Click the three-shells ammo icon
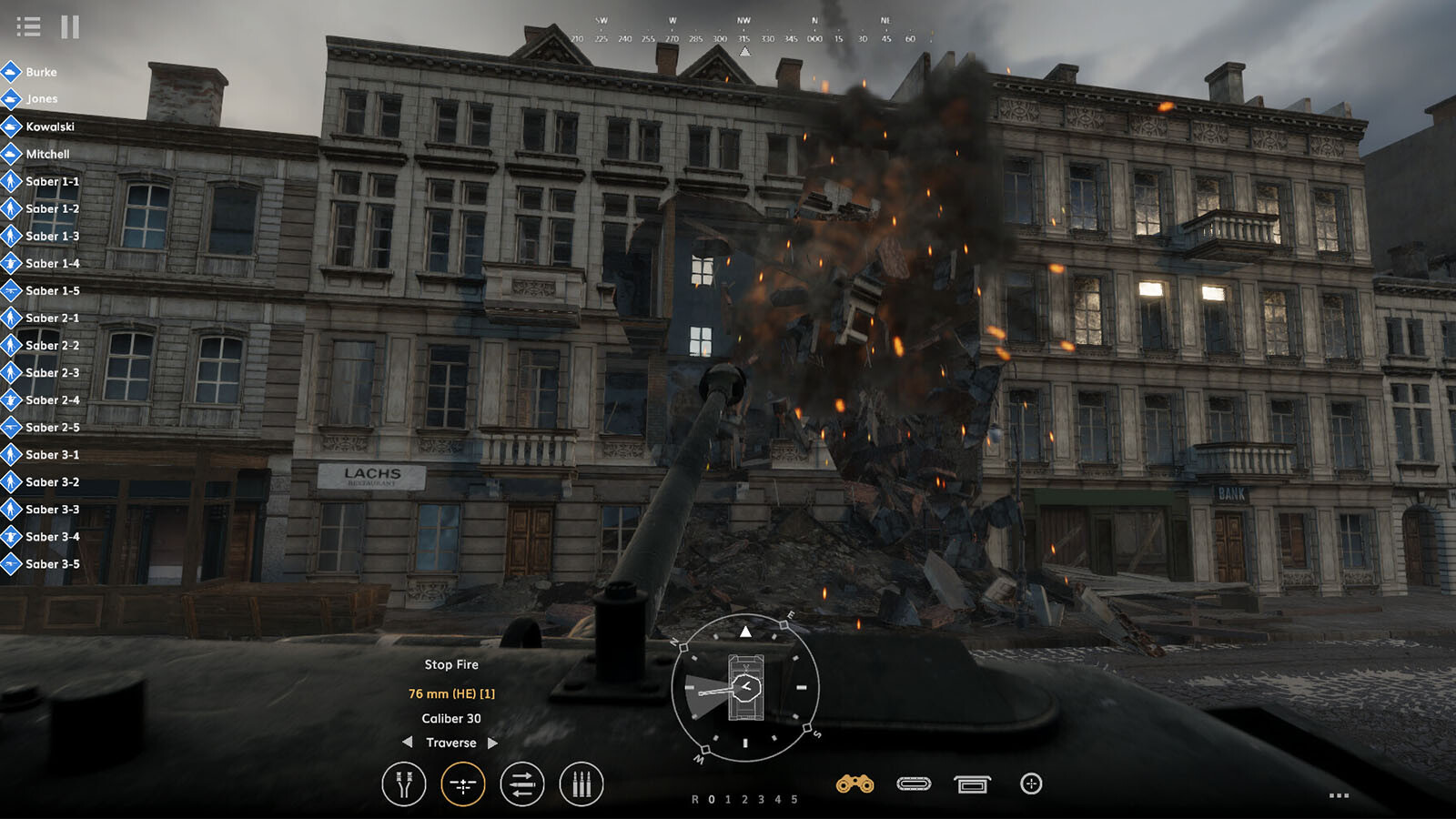The height and width of the screenshot is (819, 1456). click(581, 784)
